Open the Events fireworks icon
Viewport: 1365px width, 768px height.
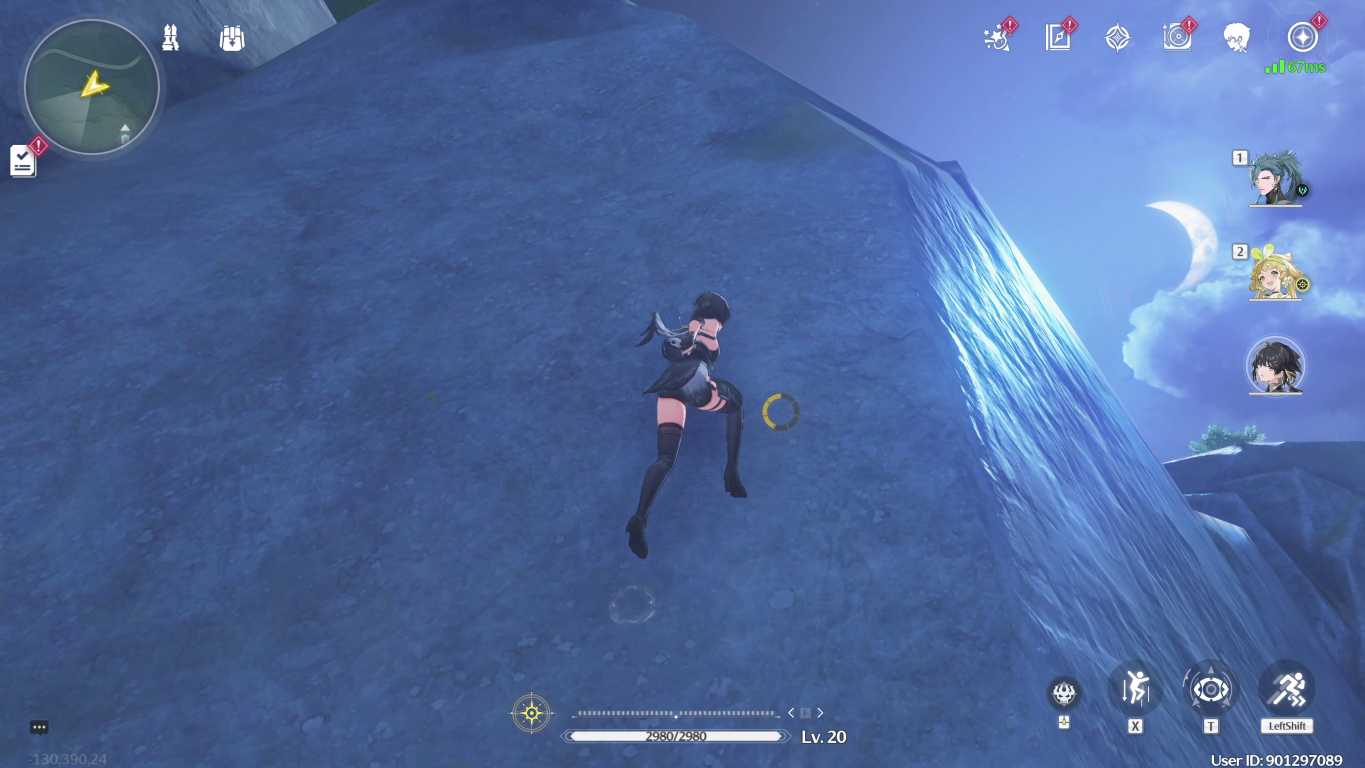[x=996, y=36]
